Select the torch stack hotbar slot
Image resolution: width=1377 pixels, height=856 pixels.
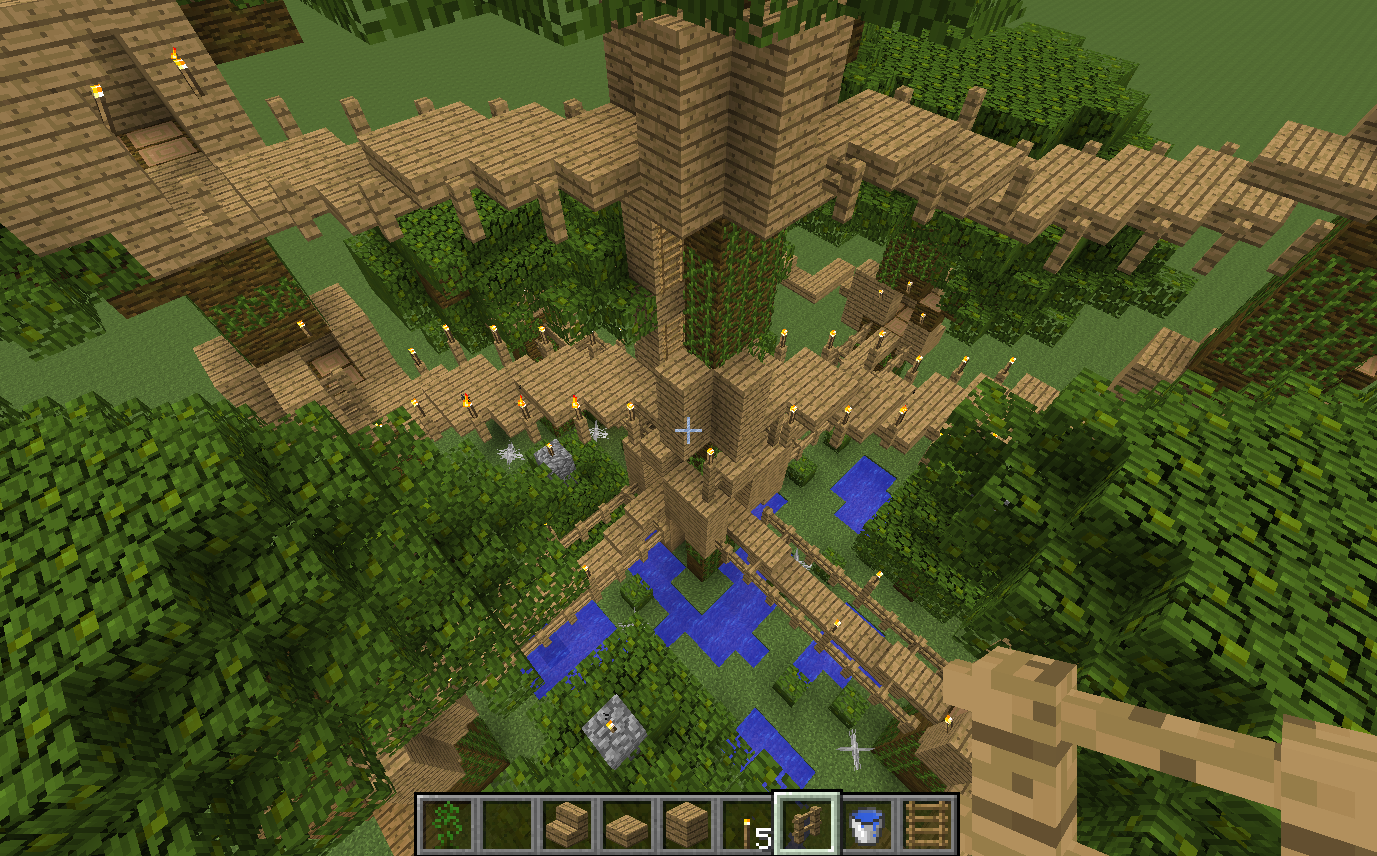pos(746,825)
